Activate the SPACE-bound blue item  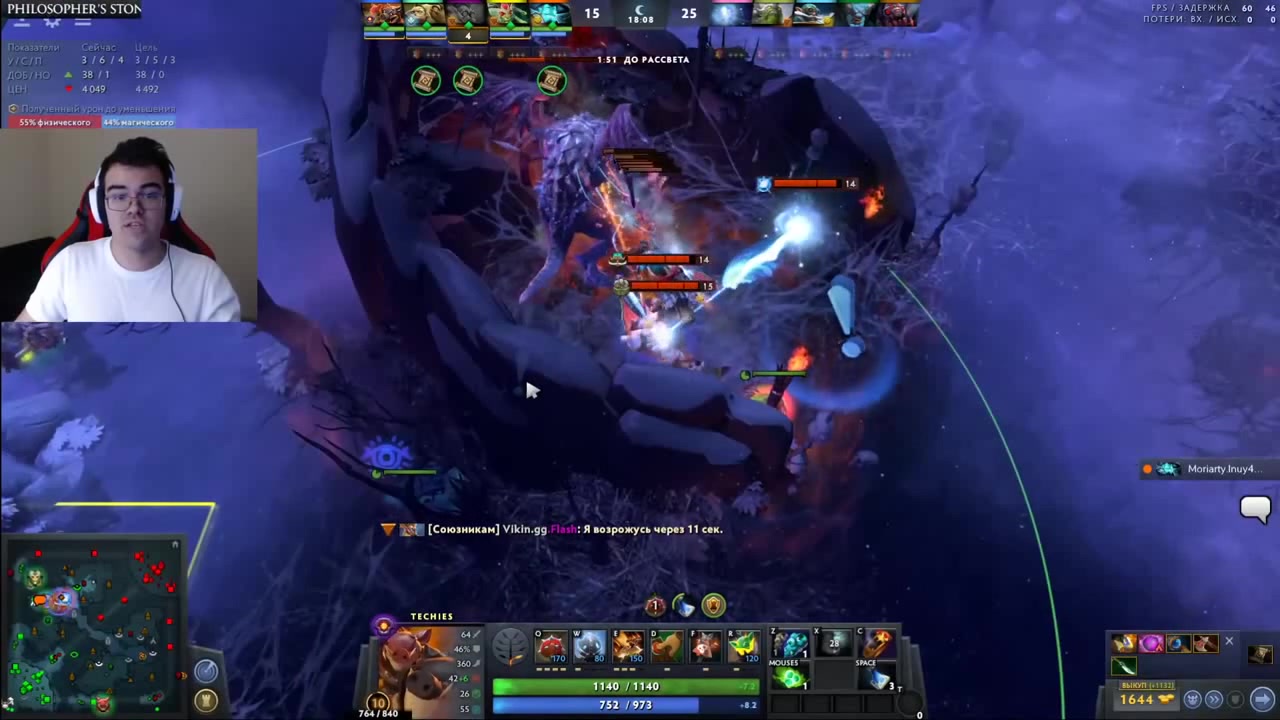click(877, 679)
